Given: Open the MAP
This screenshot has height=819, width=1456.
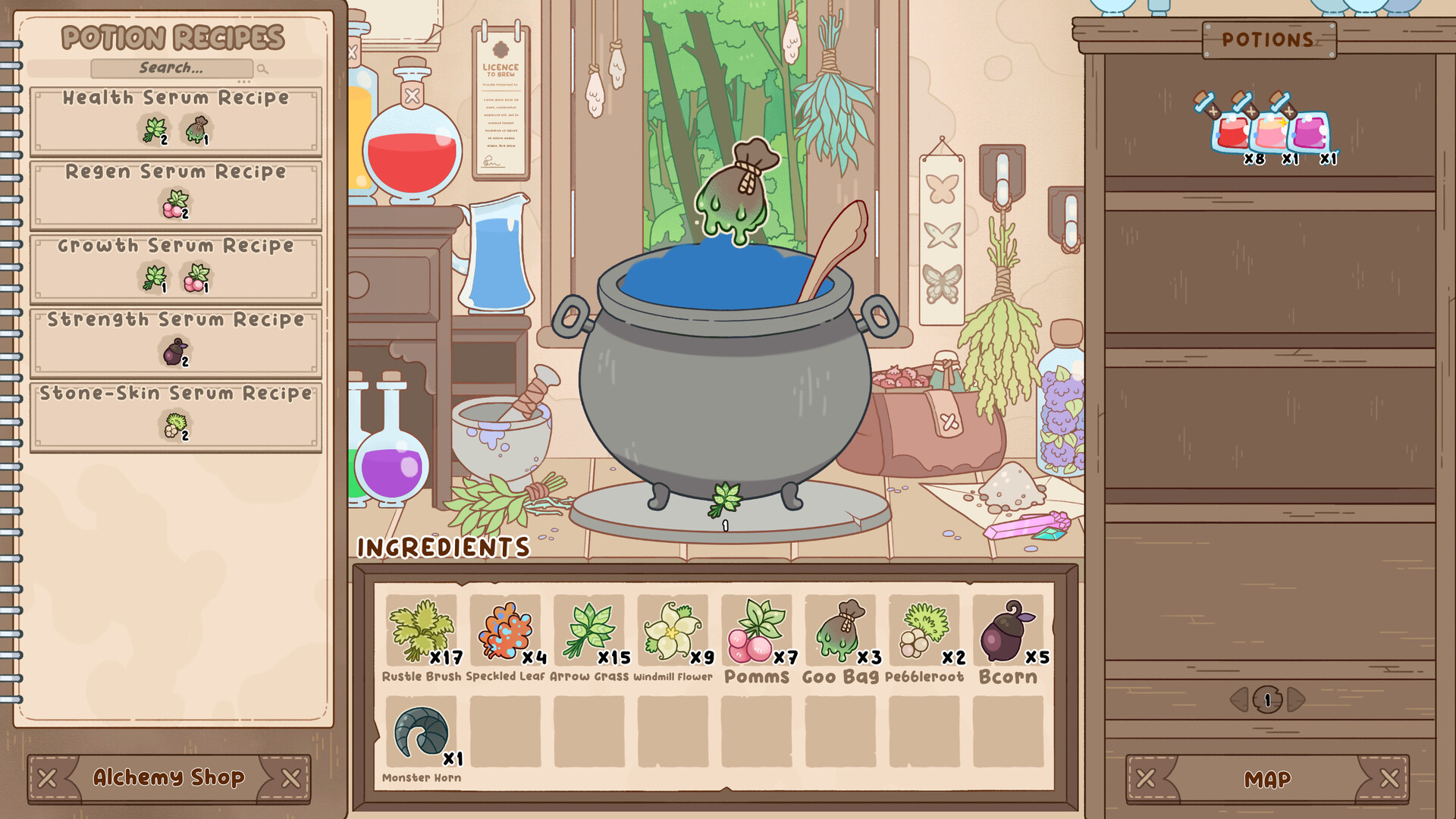Looking at the screenshot, I should 1269,779.
